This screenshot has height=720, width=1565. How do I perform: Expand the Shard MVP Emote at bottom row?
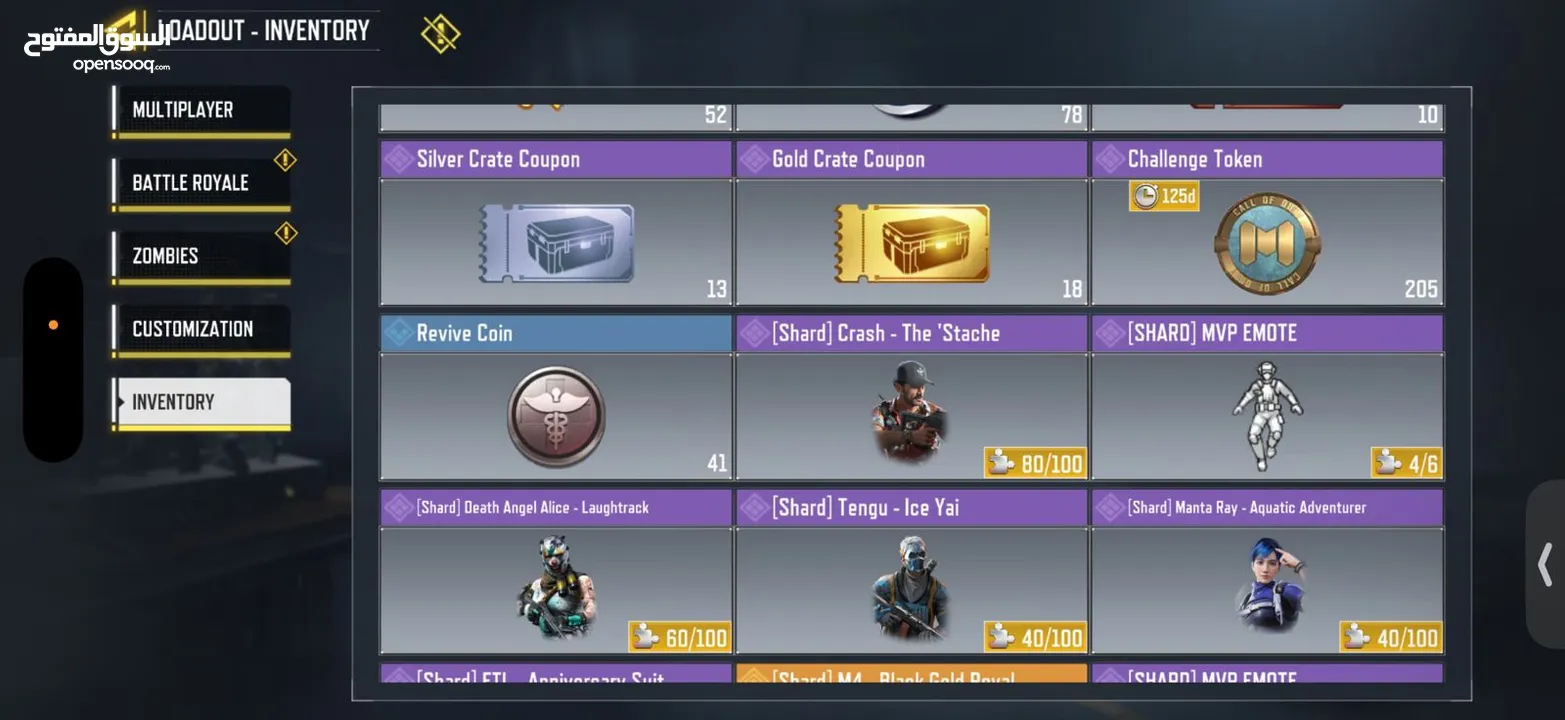[1267, 678]
